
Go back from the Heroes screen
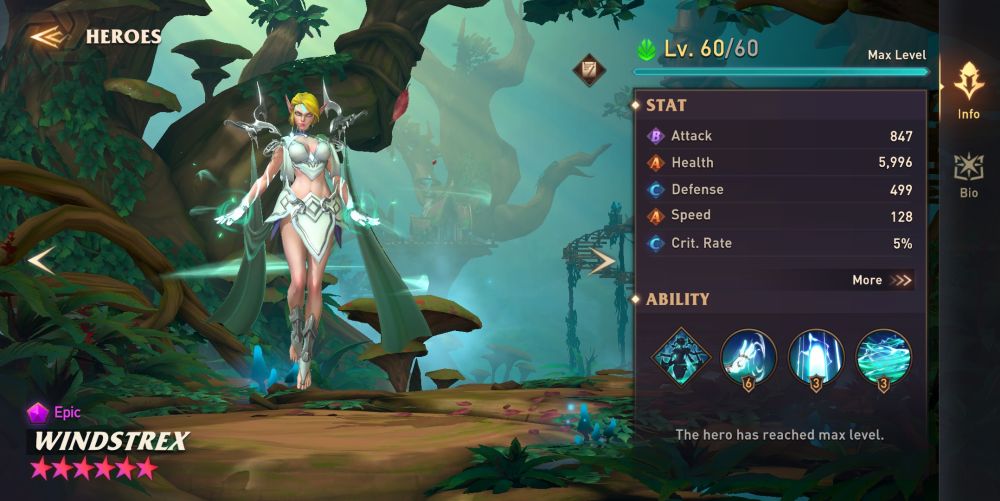pyautogui.click(x=46, y=37)
